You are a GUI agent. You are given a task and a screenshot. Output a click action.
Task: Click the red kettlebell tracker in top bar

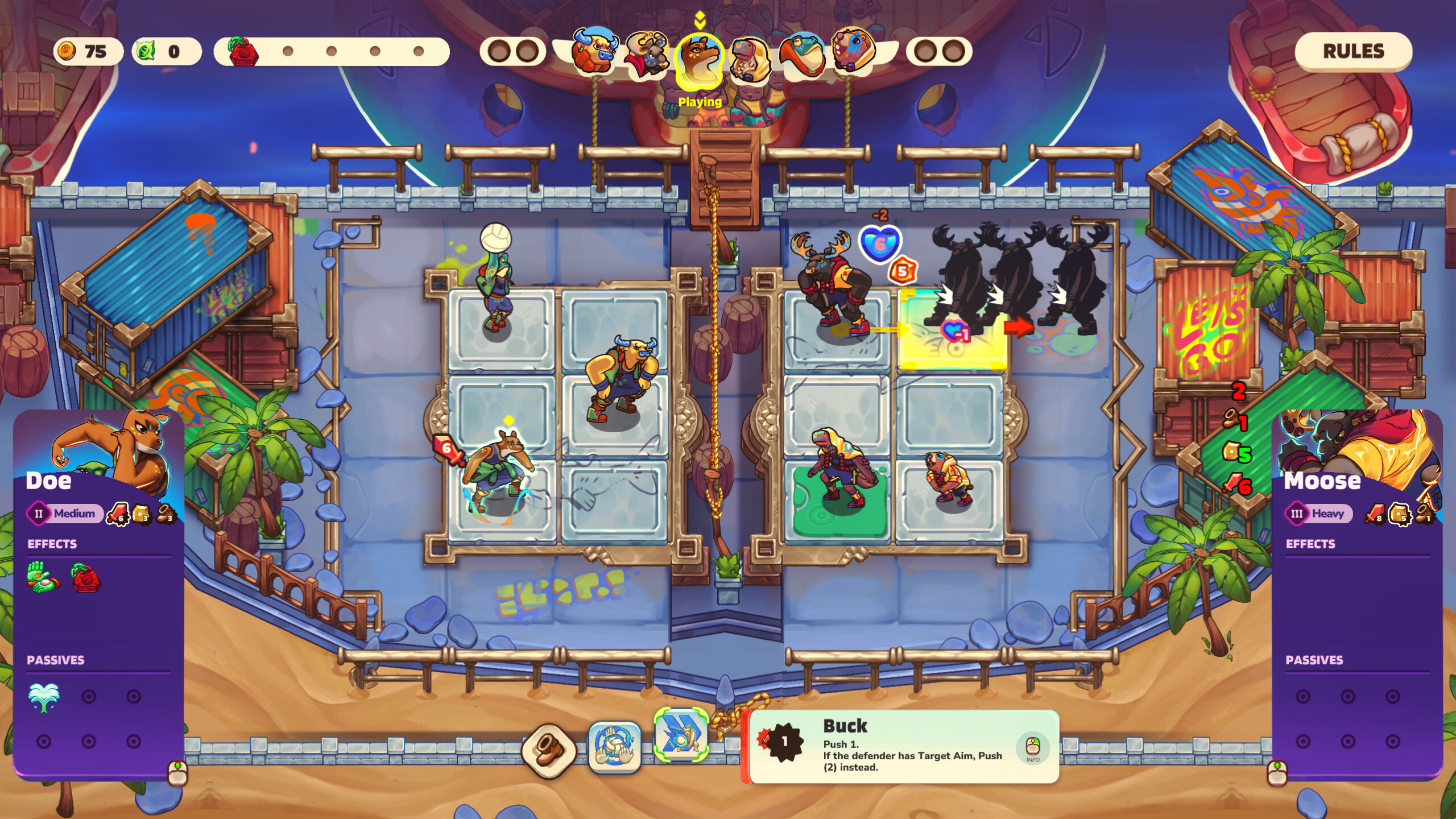[x=243, y=52]
